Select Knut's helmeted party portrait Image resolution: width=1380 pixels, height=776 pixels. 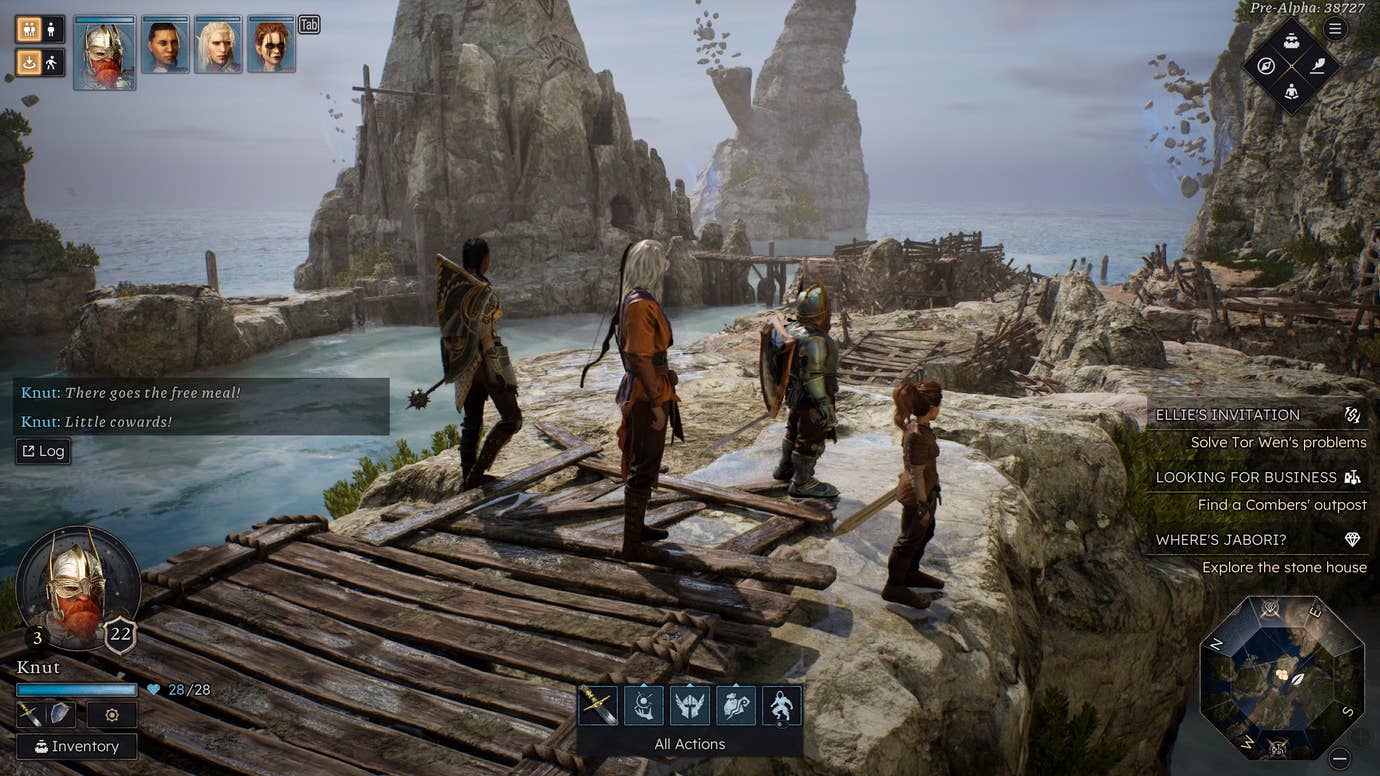click(x=104, y=52)
